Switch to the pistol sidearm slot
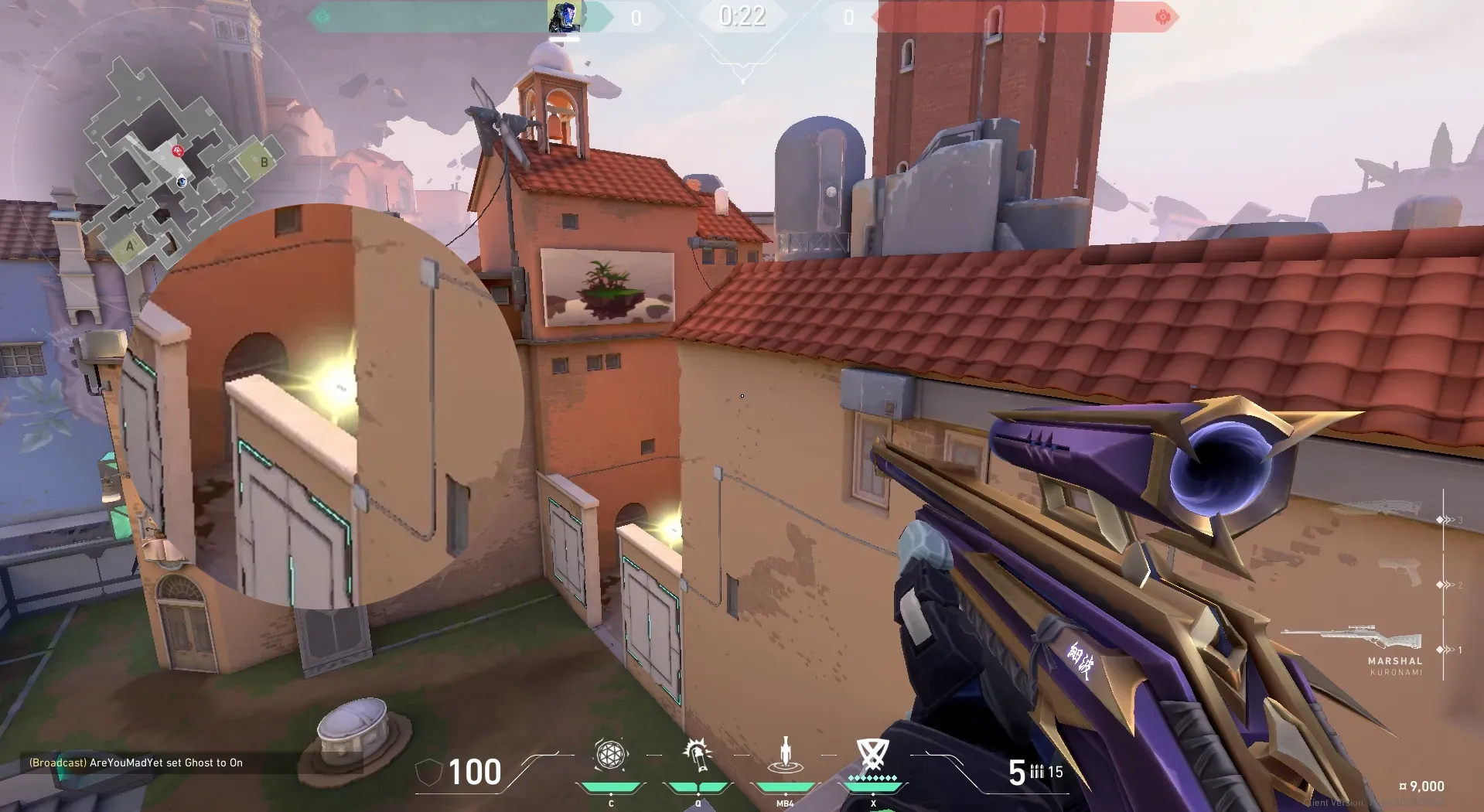 (x=1400, y=573)
